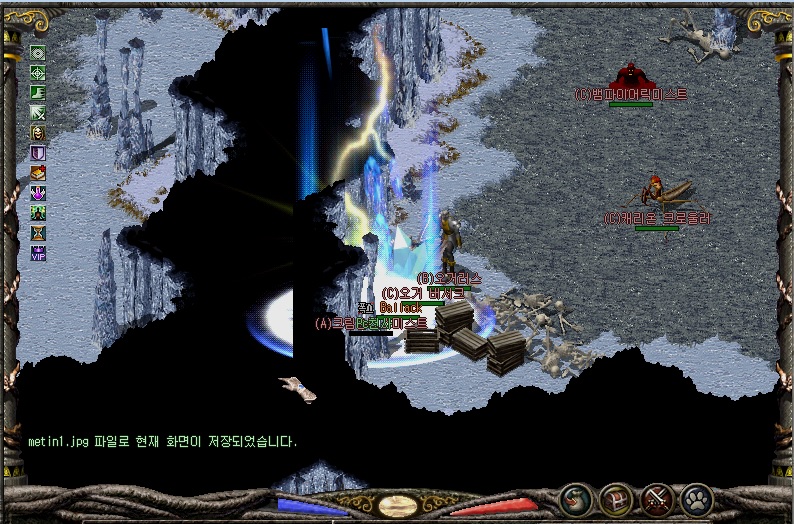Activate the purple shield icon

pyautogui.click(x=38, y=153)
